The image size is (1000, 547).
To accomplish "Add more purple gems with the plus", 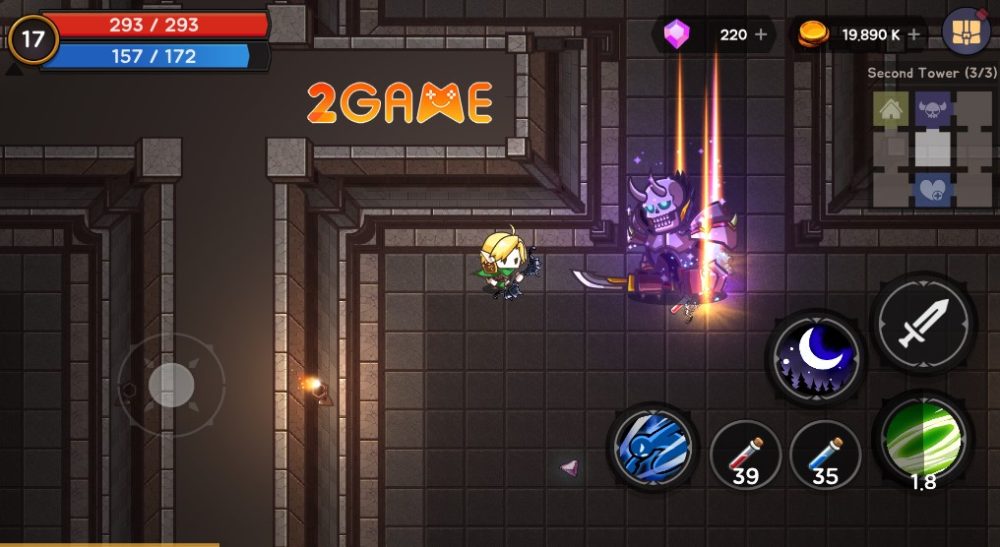I will pyautogui.click(x=762, y=35).
